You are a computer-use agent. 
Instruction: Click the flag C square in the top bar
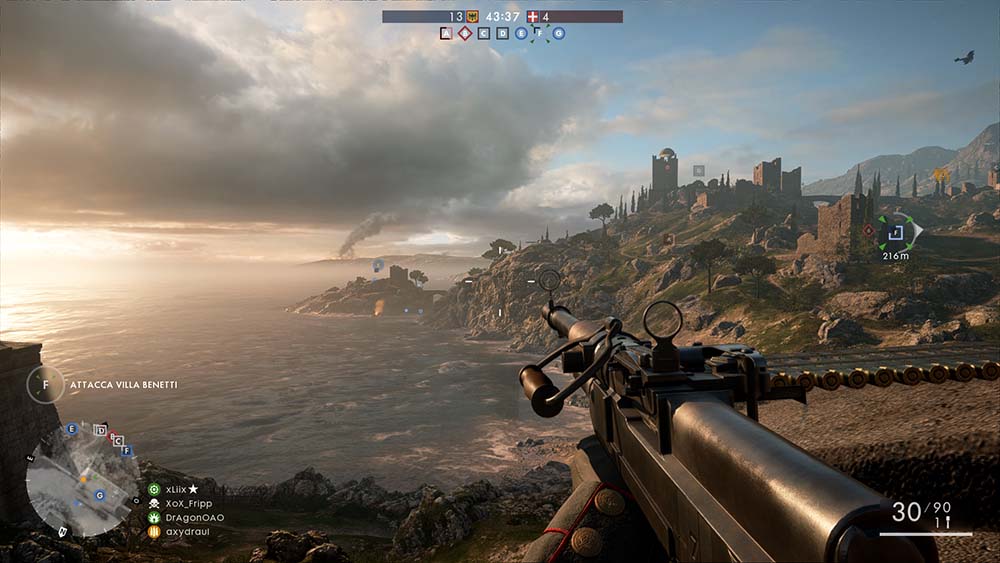click(x=484, y=33)
